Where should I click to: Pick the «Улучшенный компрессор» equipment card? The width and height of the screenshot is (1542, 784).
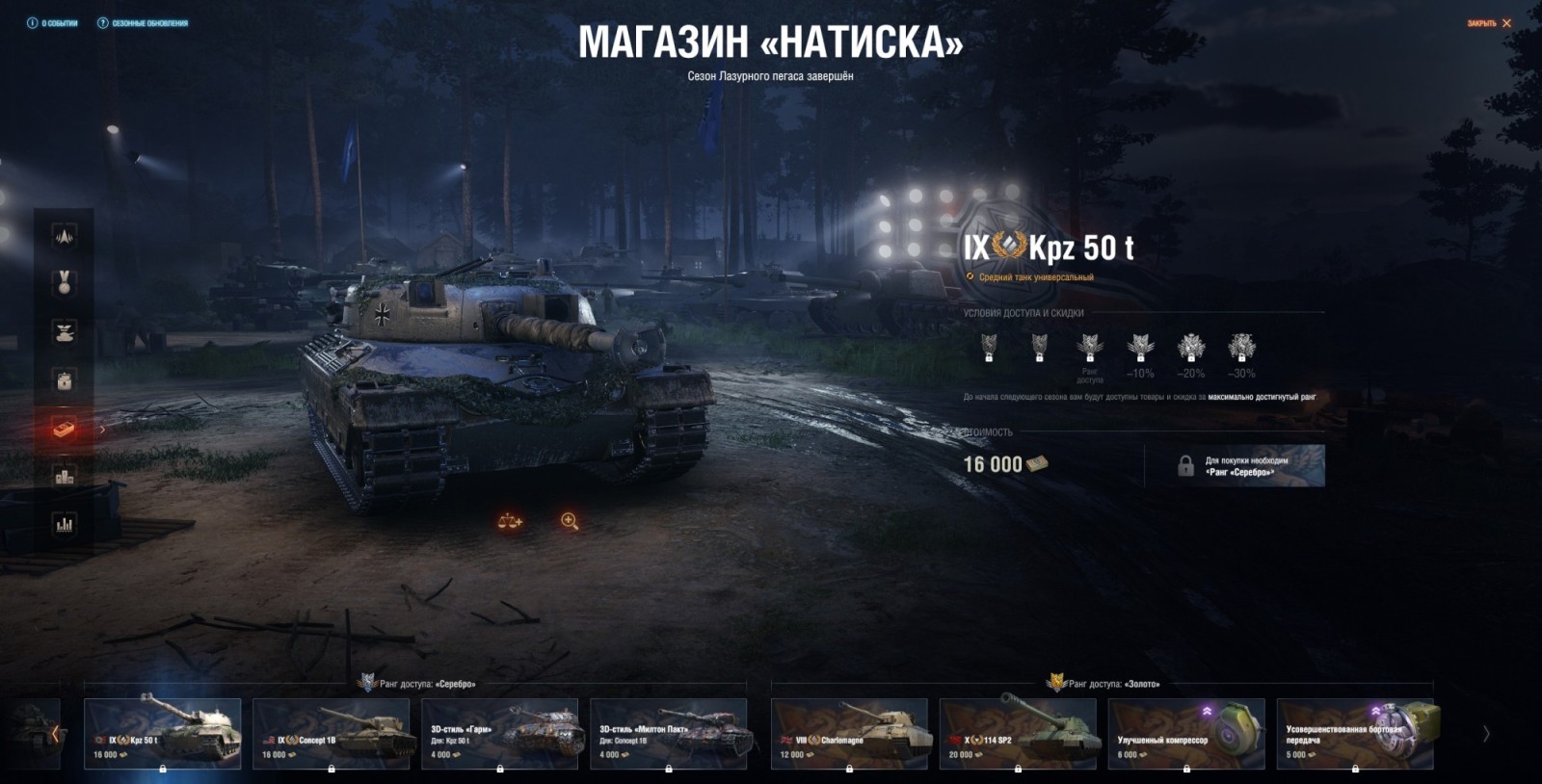1186,733
